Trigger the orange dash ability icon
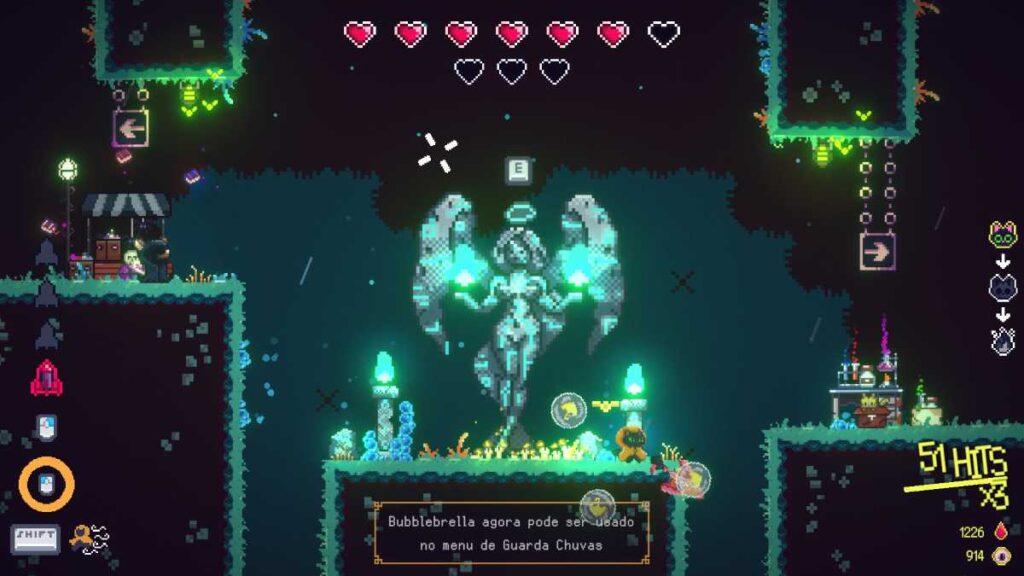The image size is (1024, 576). [88, 539]
